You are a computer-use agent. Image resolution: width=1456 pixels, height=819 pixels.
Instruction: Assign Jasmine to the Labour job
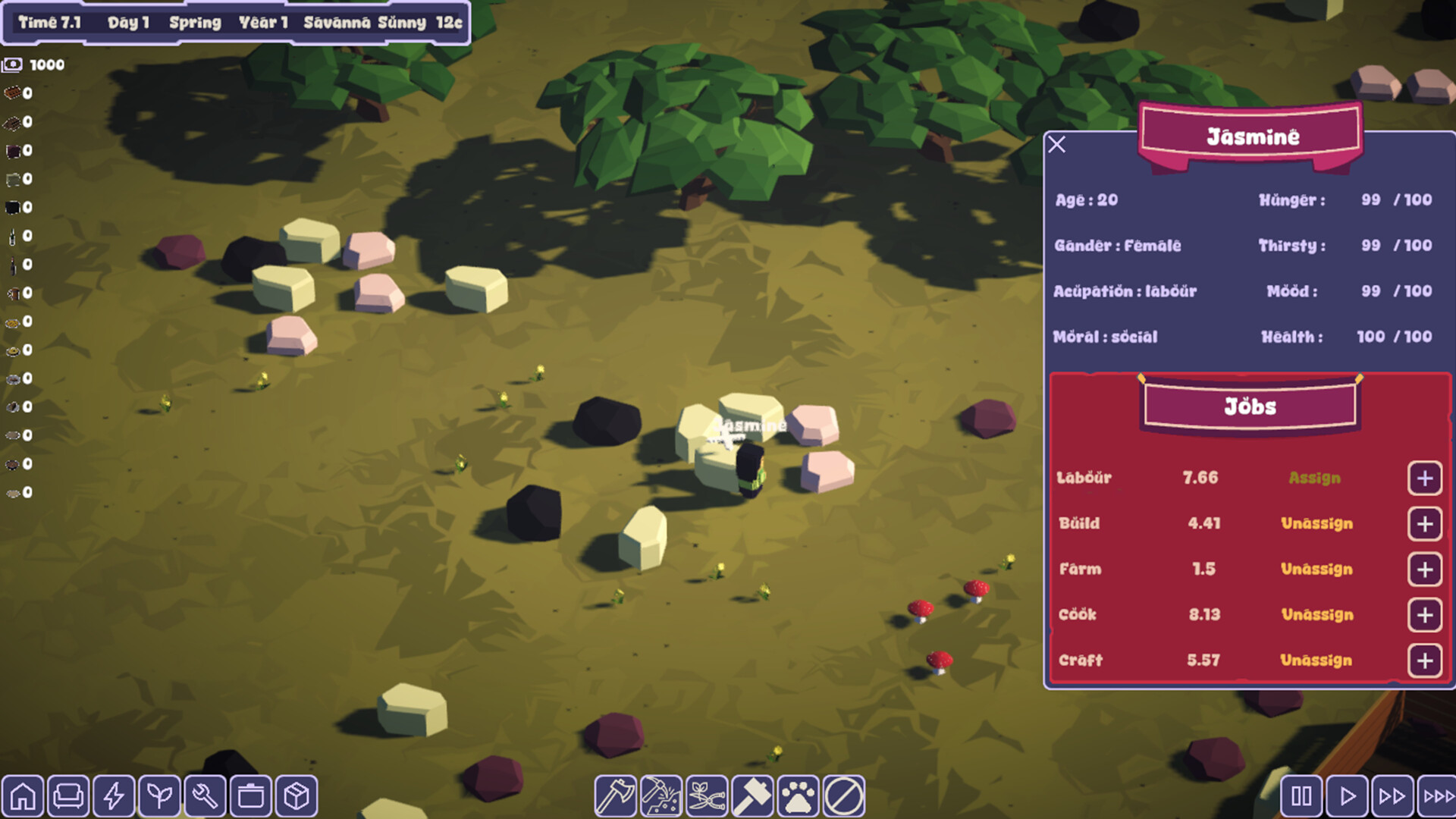1314,478
